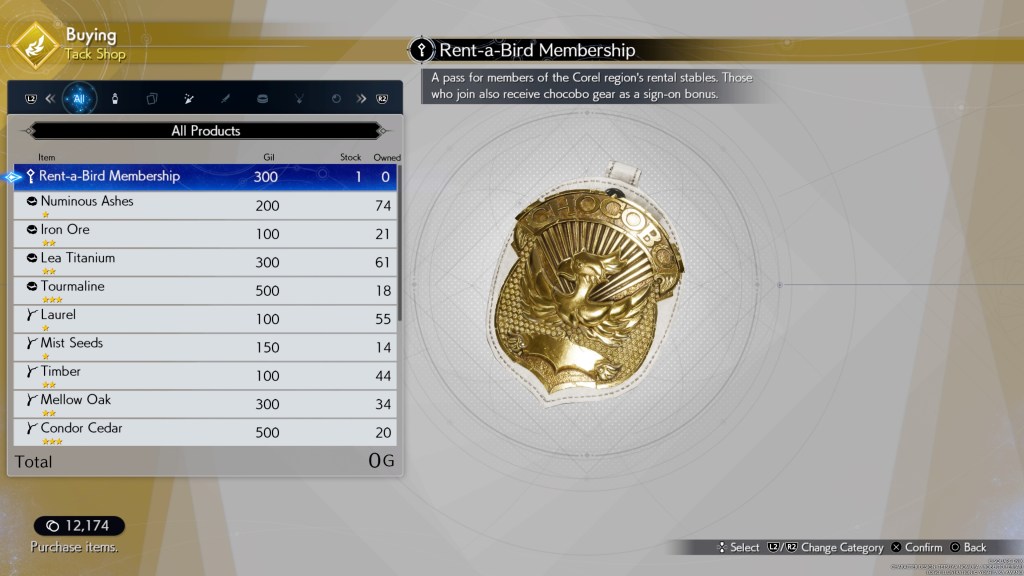Open the sparkle item category tab
This screenshot has height=576, width=1024.
(188, 99)
